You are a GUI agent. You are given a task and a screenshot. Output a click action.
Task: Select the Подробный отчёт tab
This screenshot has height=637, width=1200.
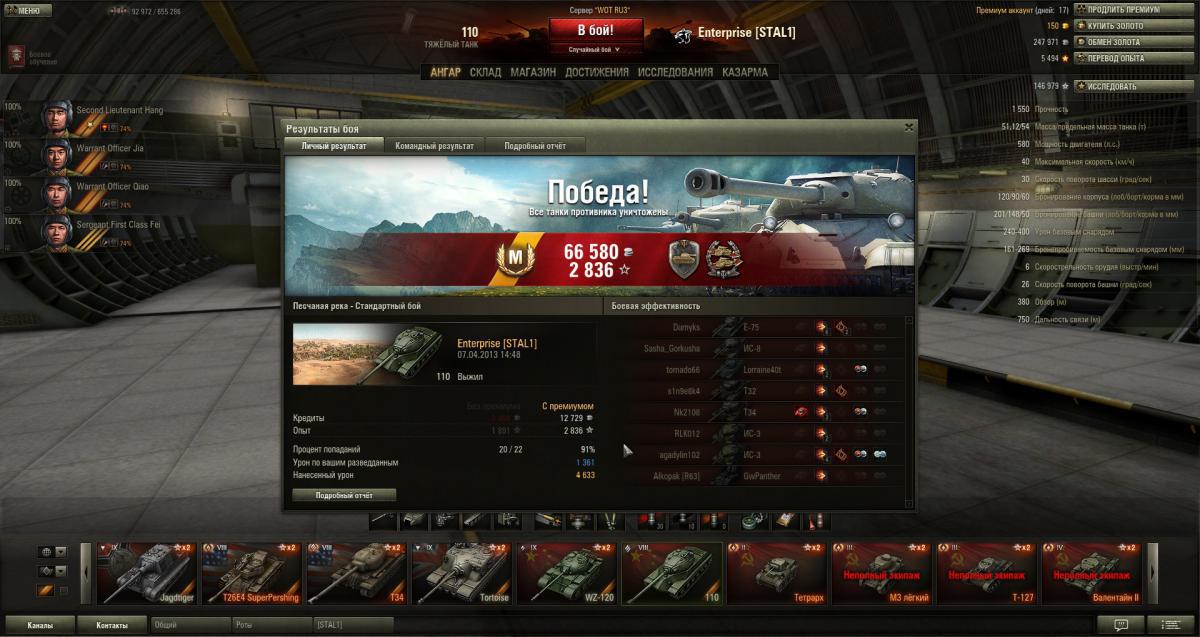[x=534, y=146]
